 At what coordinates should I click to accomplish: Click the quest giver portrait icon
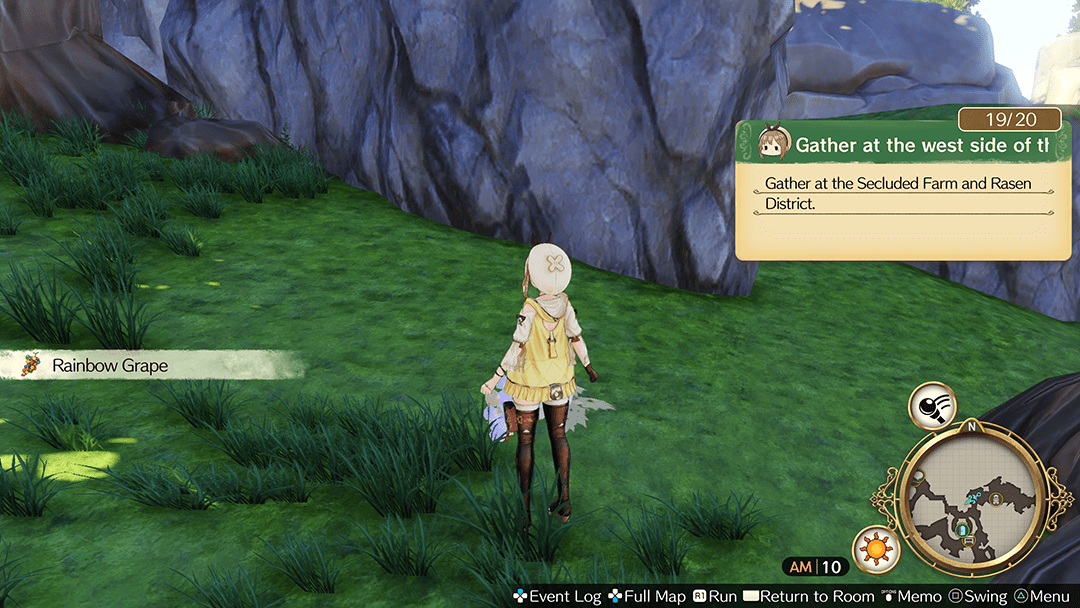pyautogui.click(x=769, y=143)
